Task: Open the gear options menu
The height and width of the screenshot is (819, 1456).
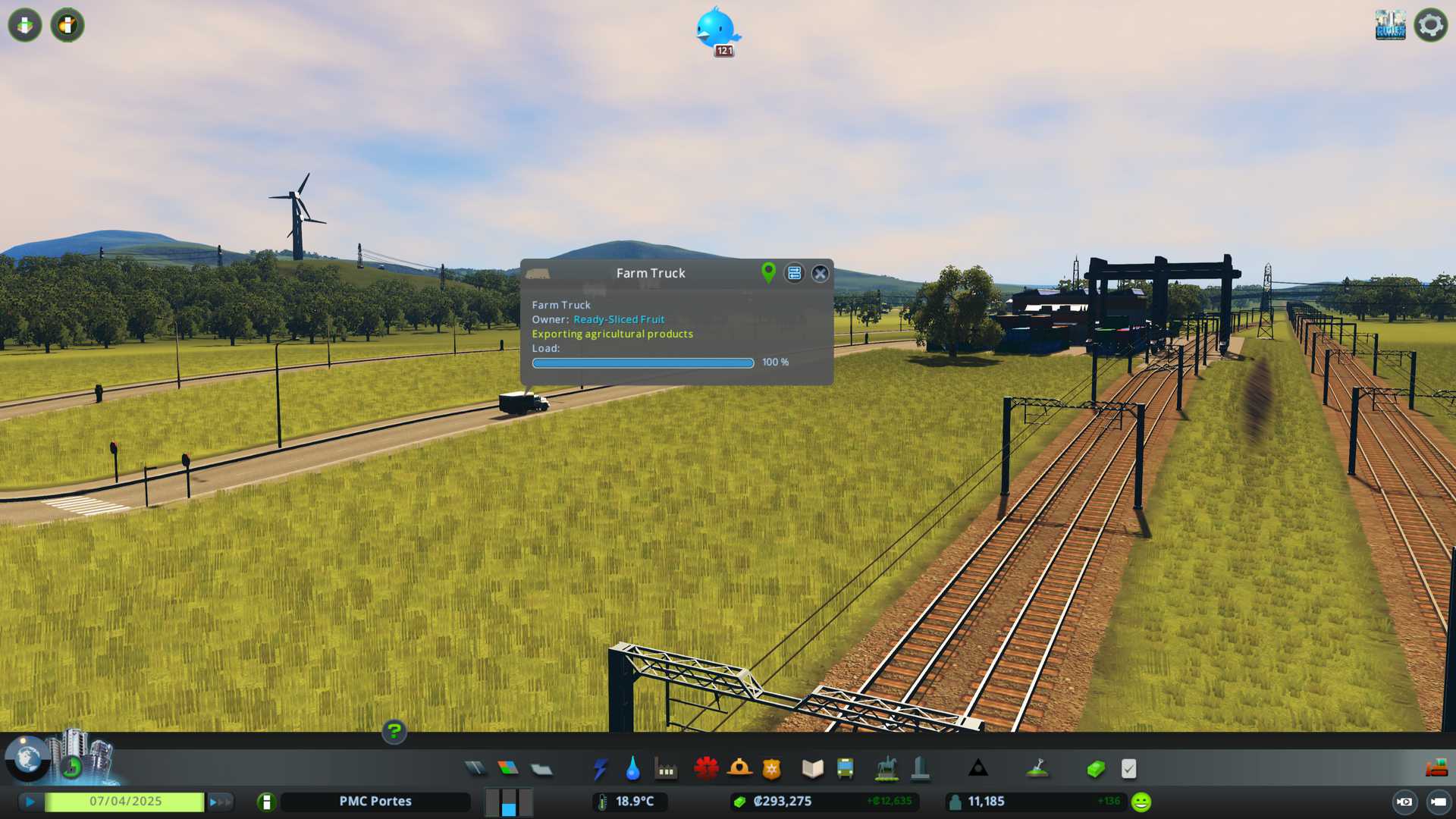Action: [x=1430, y=25]
